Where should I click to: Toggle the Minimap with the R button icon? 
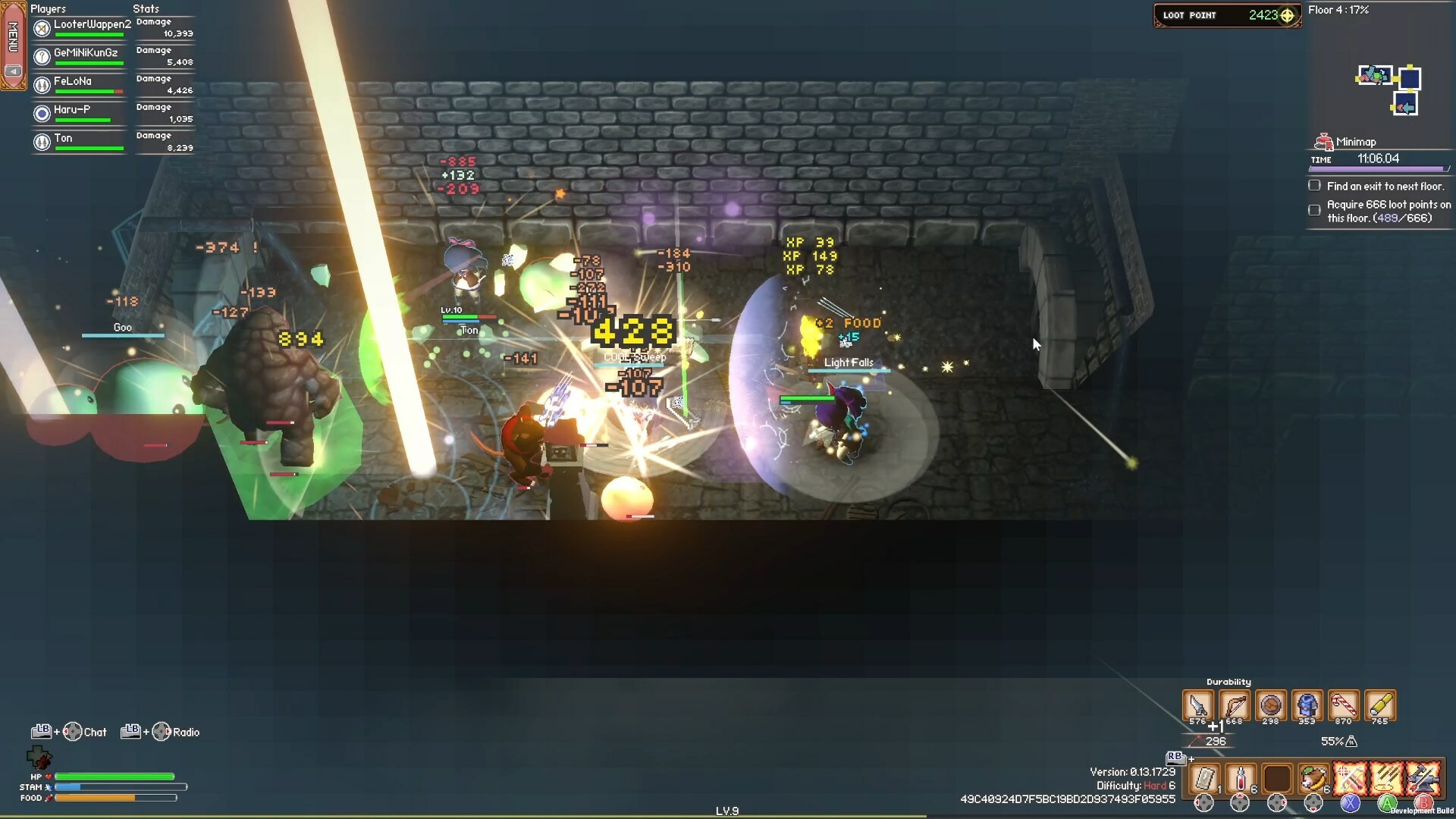pos(1324,140)
